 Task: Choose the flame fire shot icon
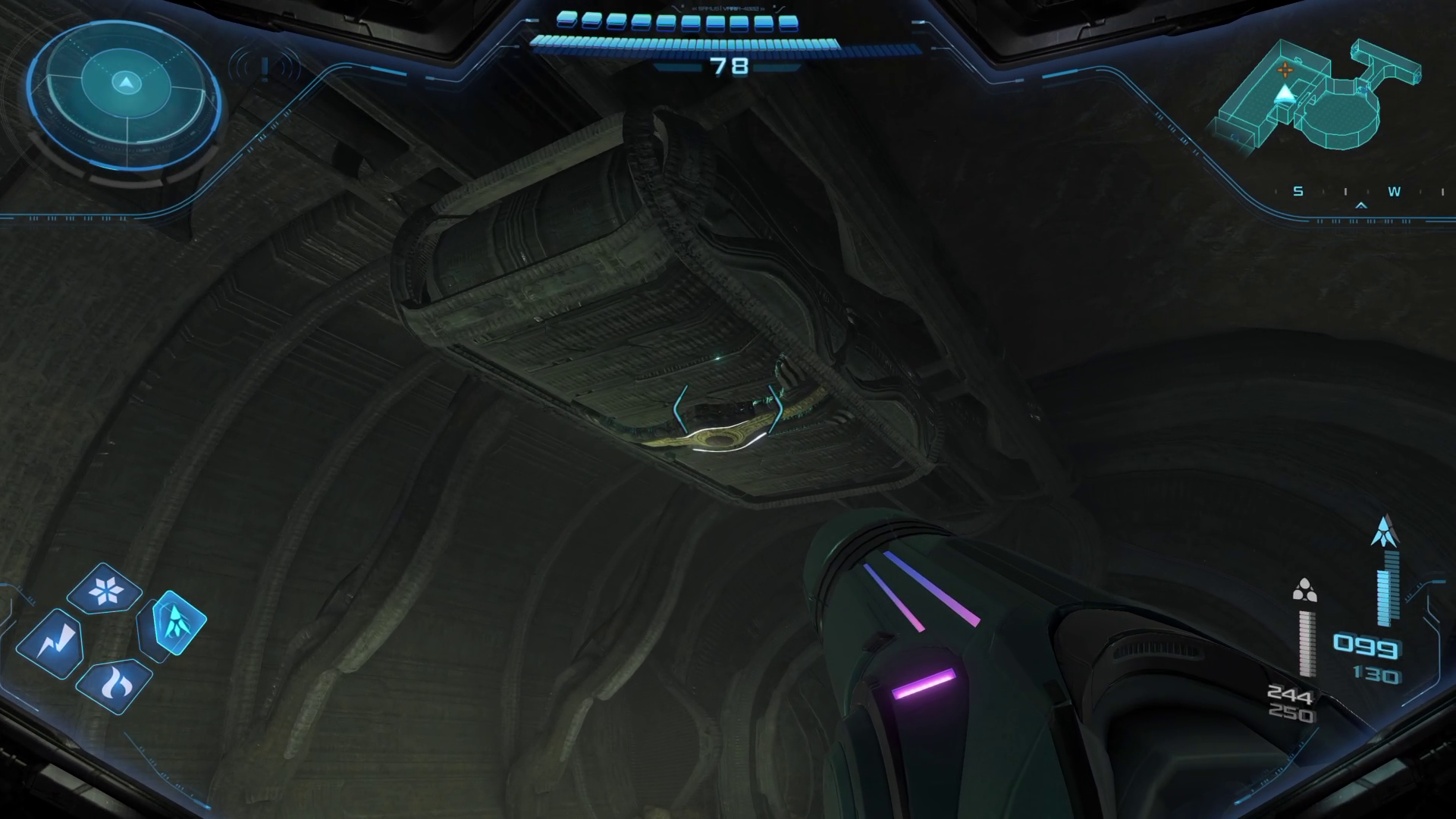click(x=115, y=686)
